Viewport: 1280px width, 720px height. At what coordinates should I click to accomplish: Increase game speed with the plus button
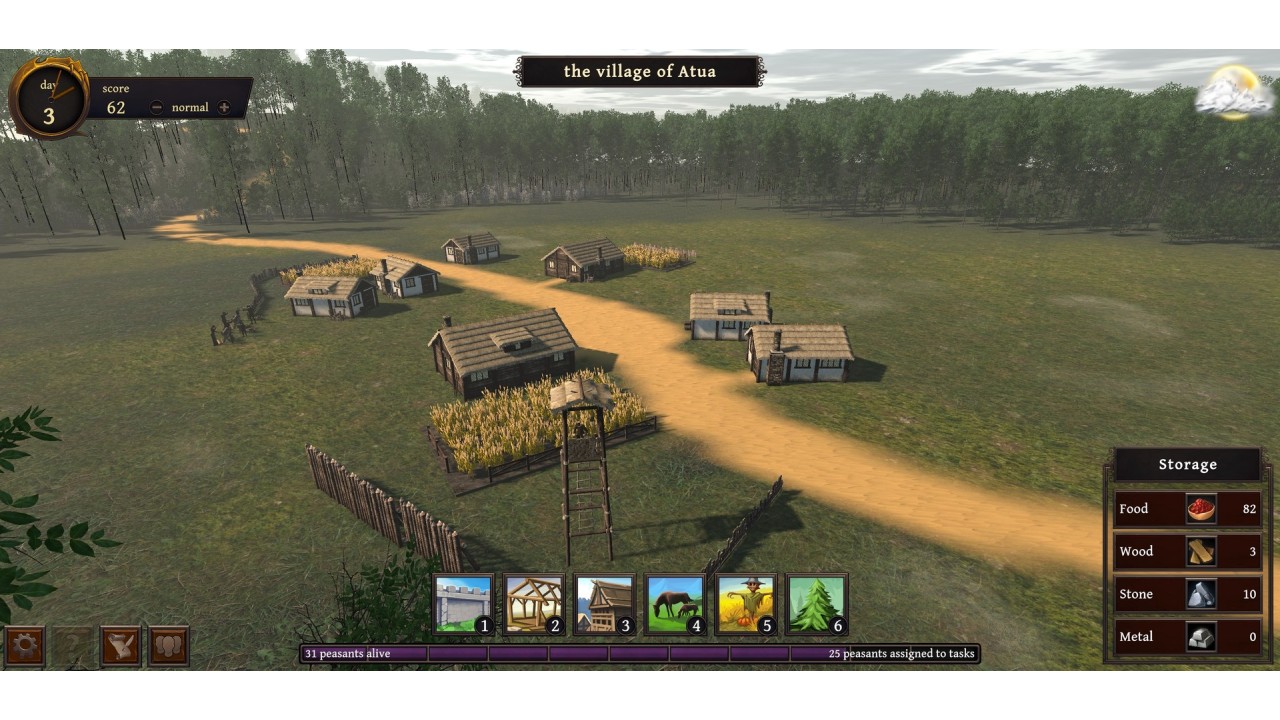[224, 107]
